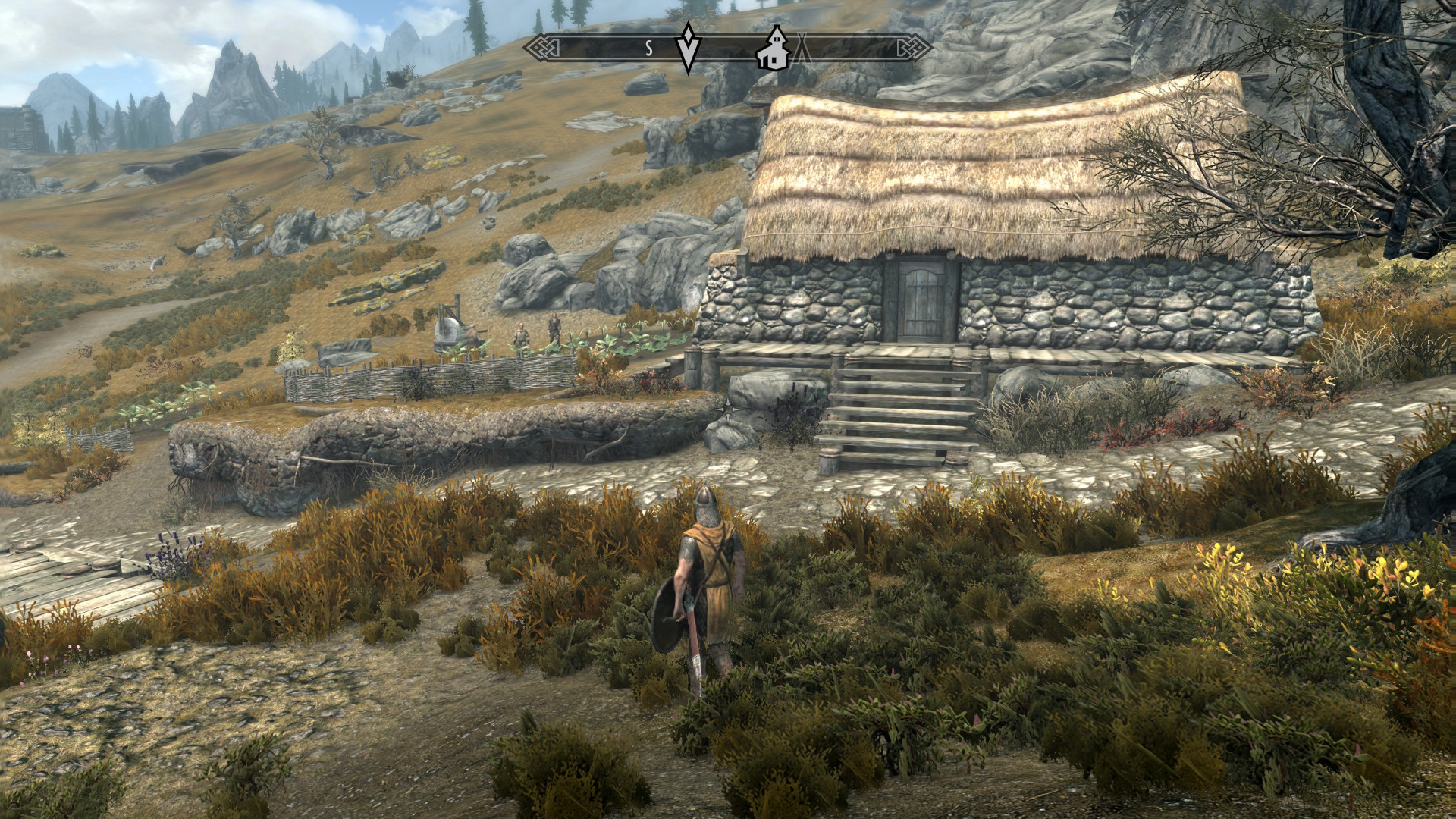Click the S south heading on the compass
Image resolution: width=1456 pixels, height=819 pixels.
click(x=649, y=48)
